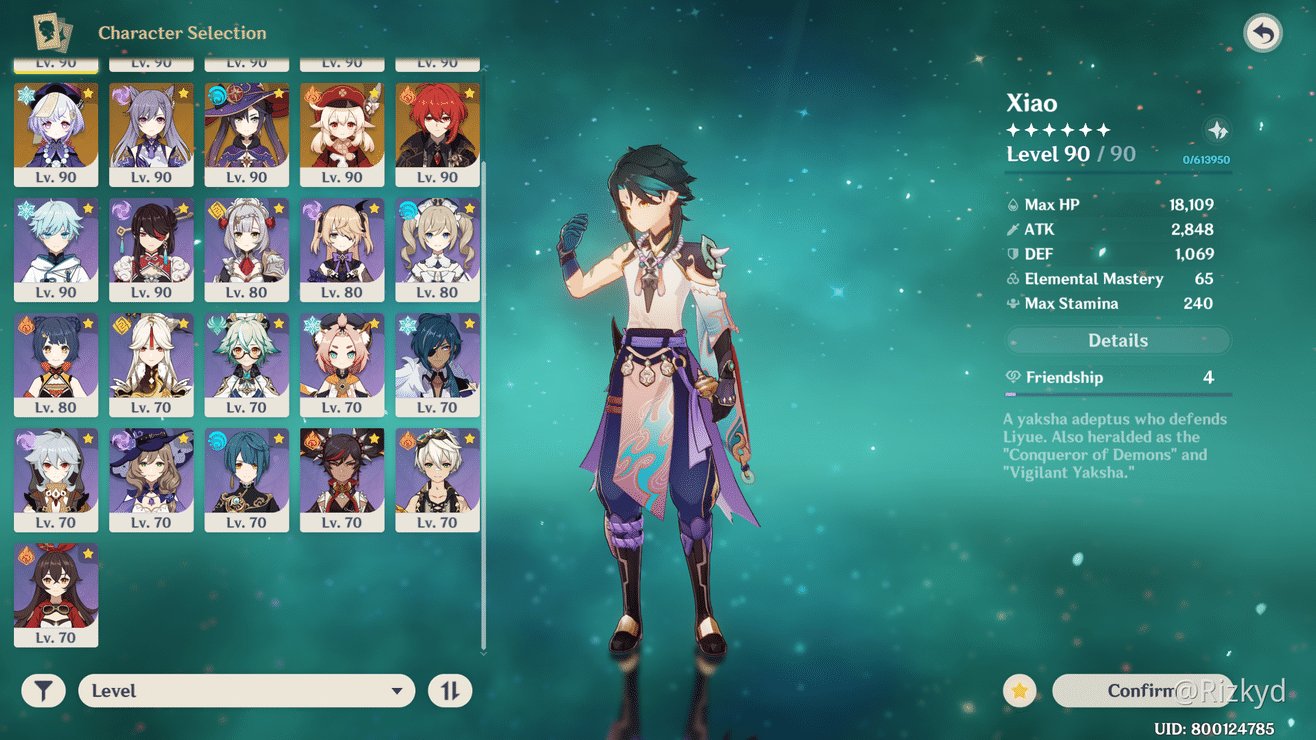Click the DEF shield icon
The height and width of the screenshot is (740, 1316).
[1013, 254]
